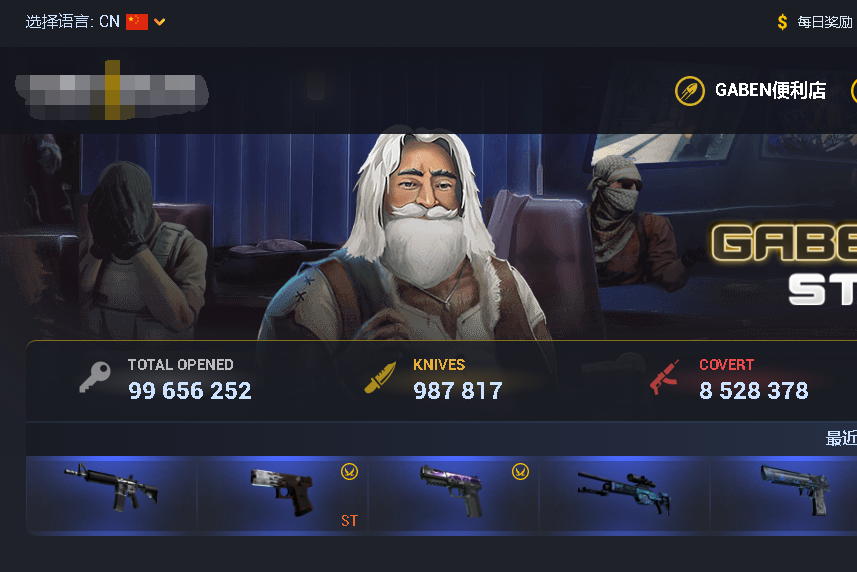Select the StatTrak Glock pistol drop
Screen dimensions: 857x572
tap(283, 493)
